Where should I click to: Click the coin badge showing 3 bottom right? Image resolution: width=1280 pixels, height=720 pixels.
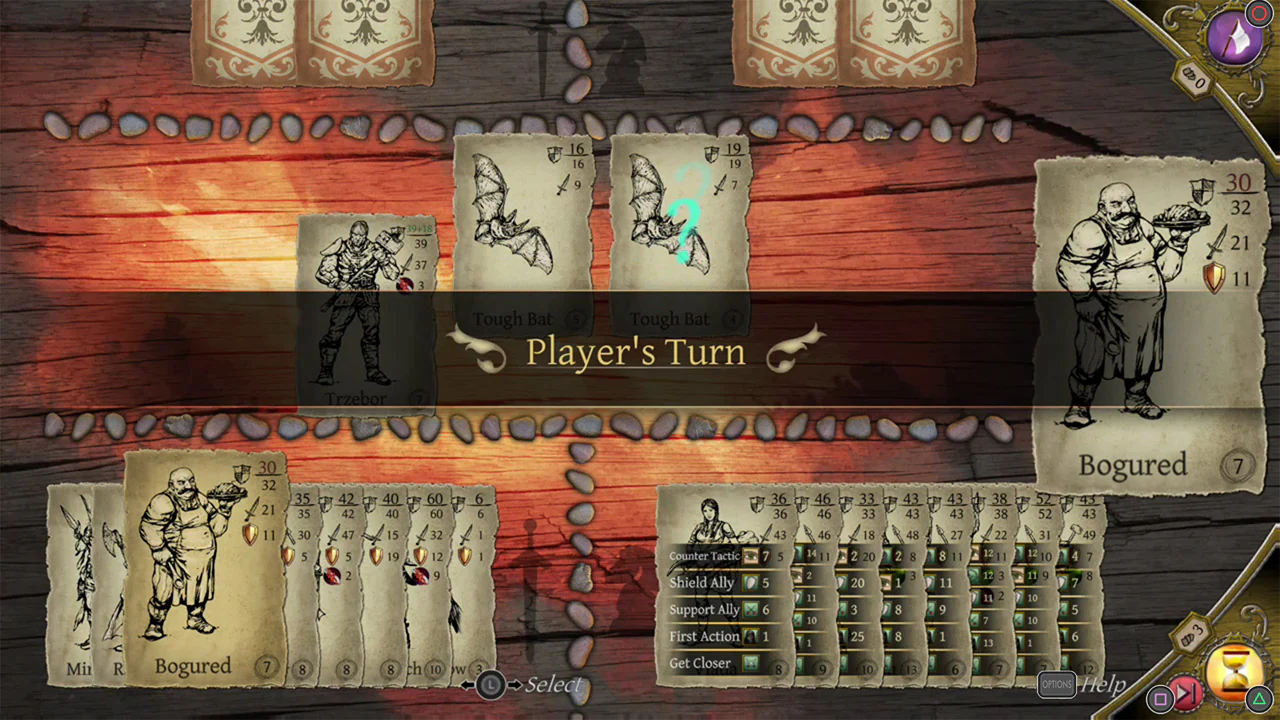click(1190, 632)
